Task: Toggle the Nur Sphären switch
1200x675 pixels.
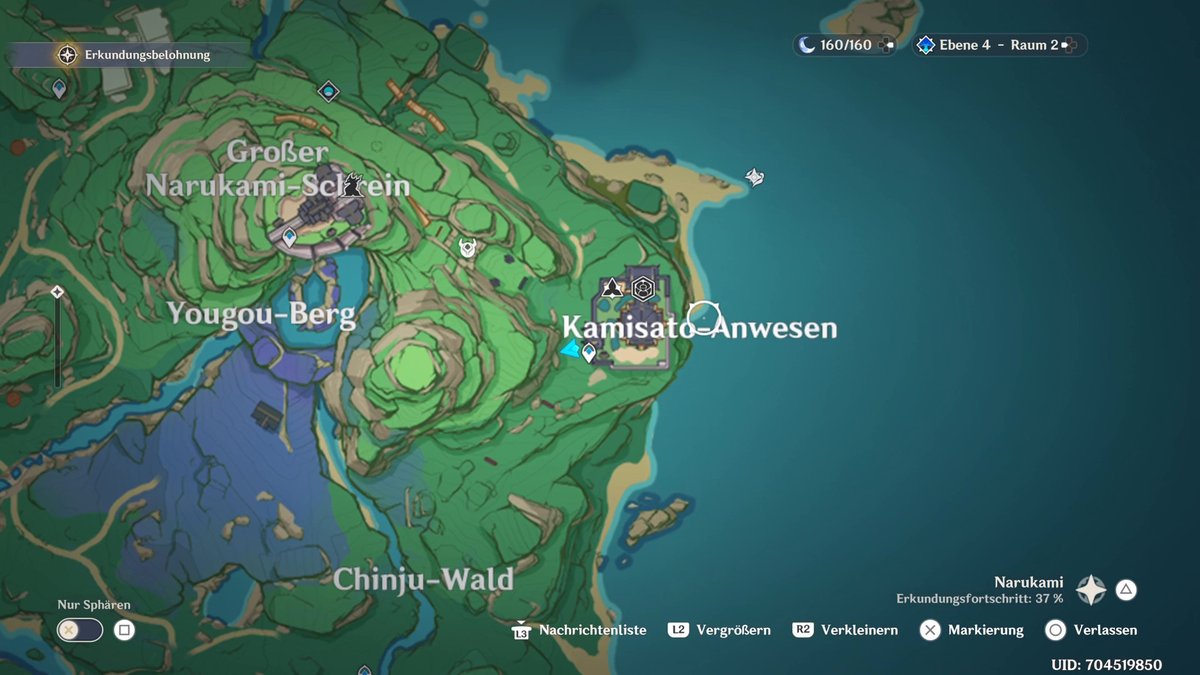Action: point(80,630)
